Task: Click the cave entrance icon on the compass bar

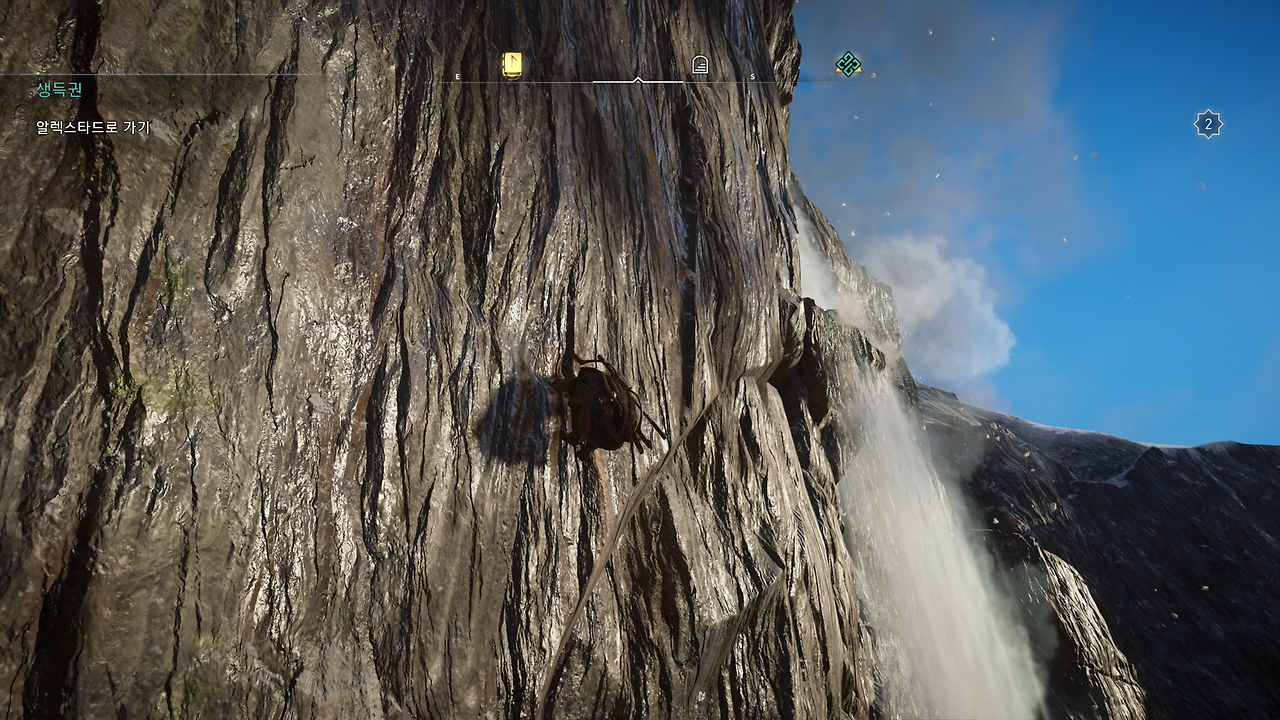Action: pos(702,62)
